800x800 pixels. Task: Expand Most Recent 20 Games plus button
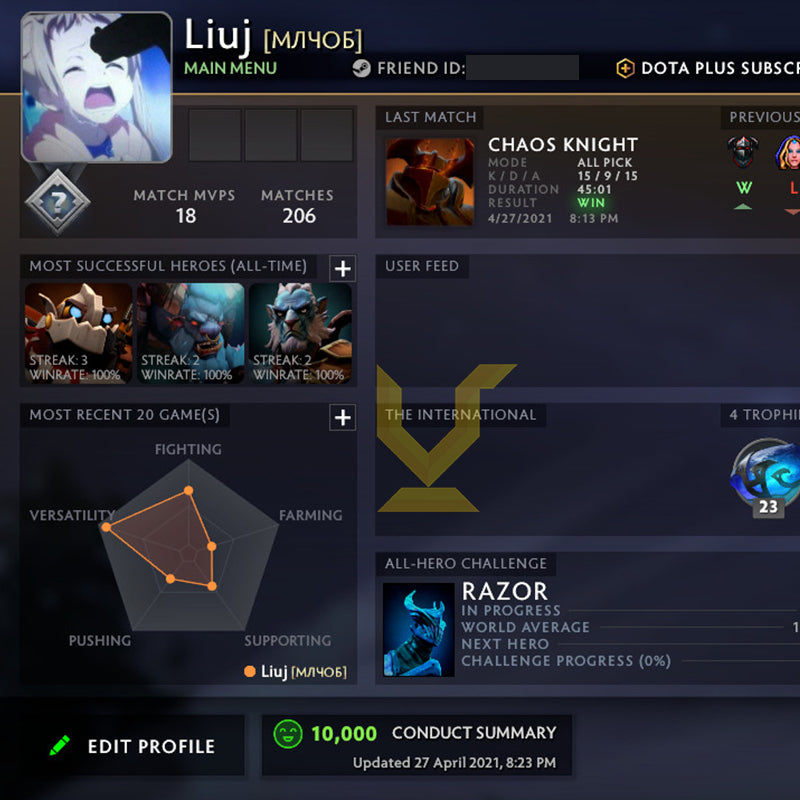(342, 417)
